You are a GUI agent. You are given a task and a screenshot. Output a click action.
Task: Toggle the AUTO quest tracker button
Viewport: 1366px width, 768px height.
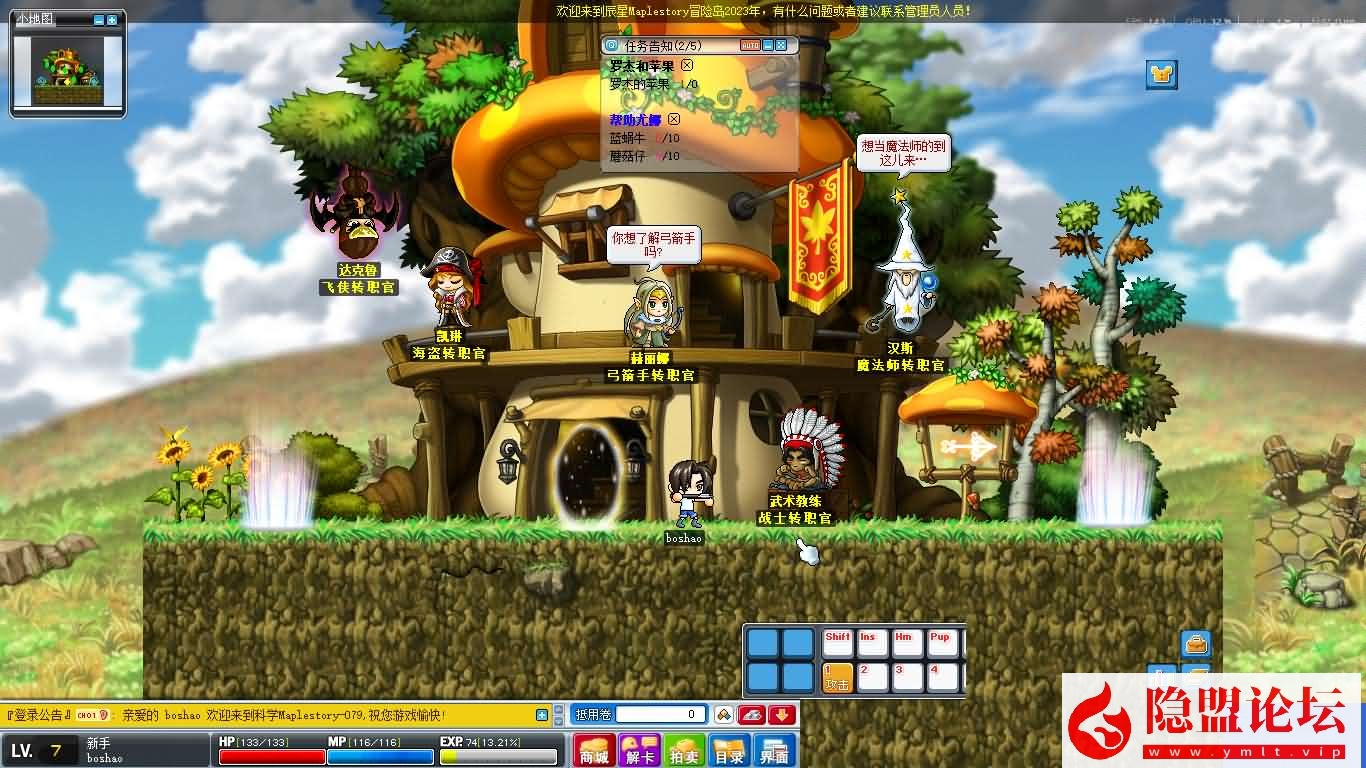(x=750, y=45)
